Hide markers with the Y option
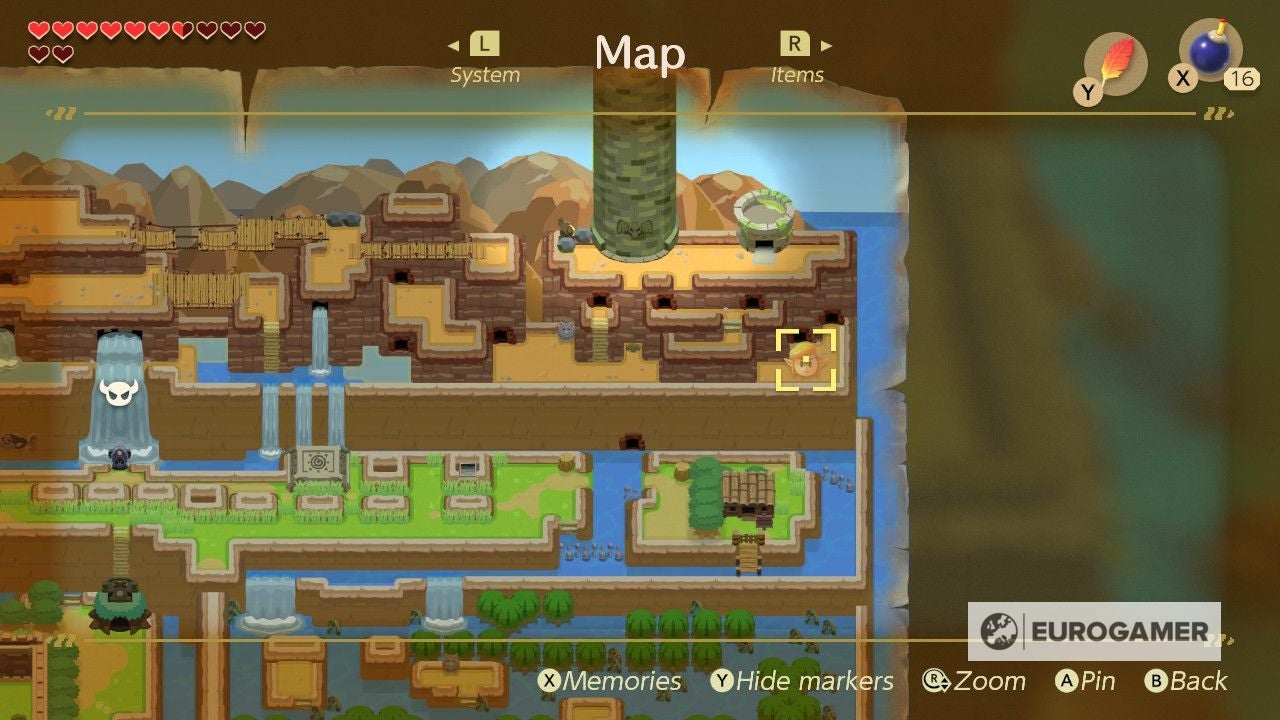The width and height of the screenshot is (1280, 720). click(x=802, y=681)
